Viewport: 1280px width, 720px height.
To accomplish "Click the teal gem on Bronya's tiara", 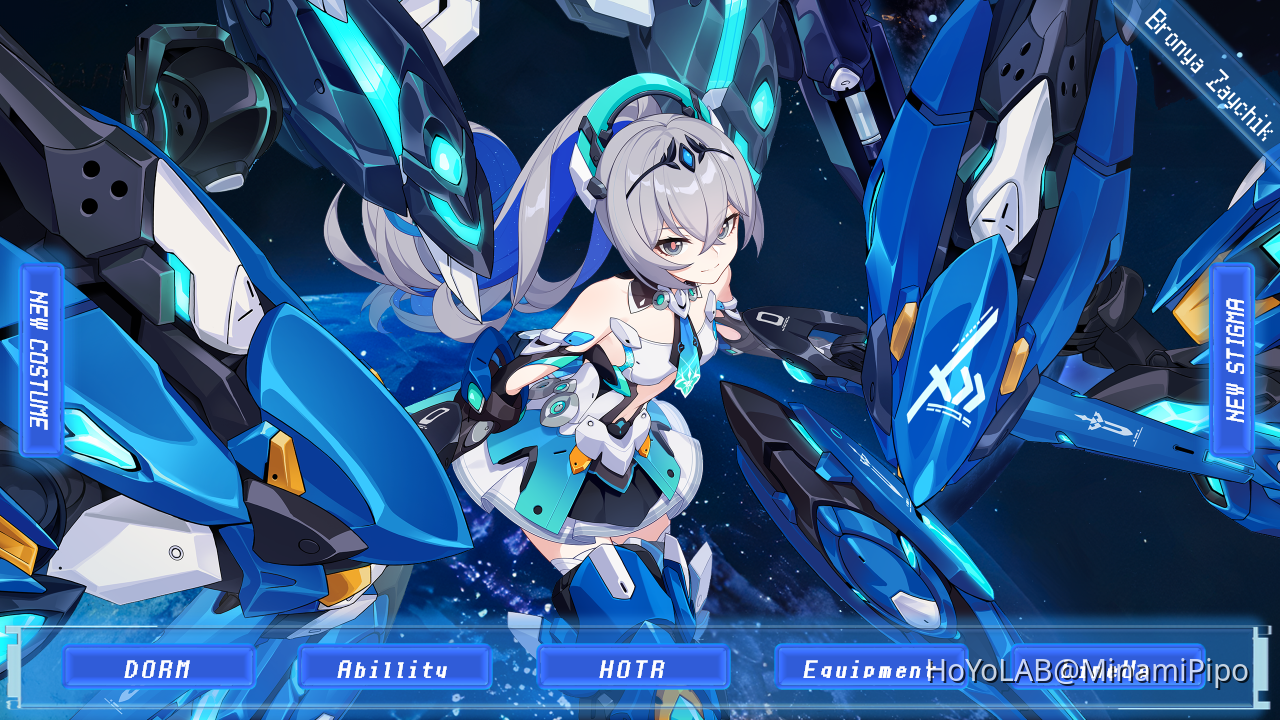I will click(x=687, y=155).
